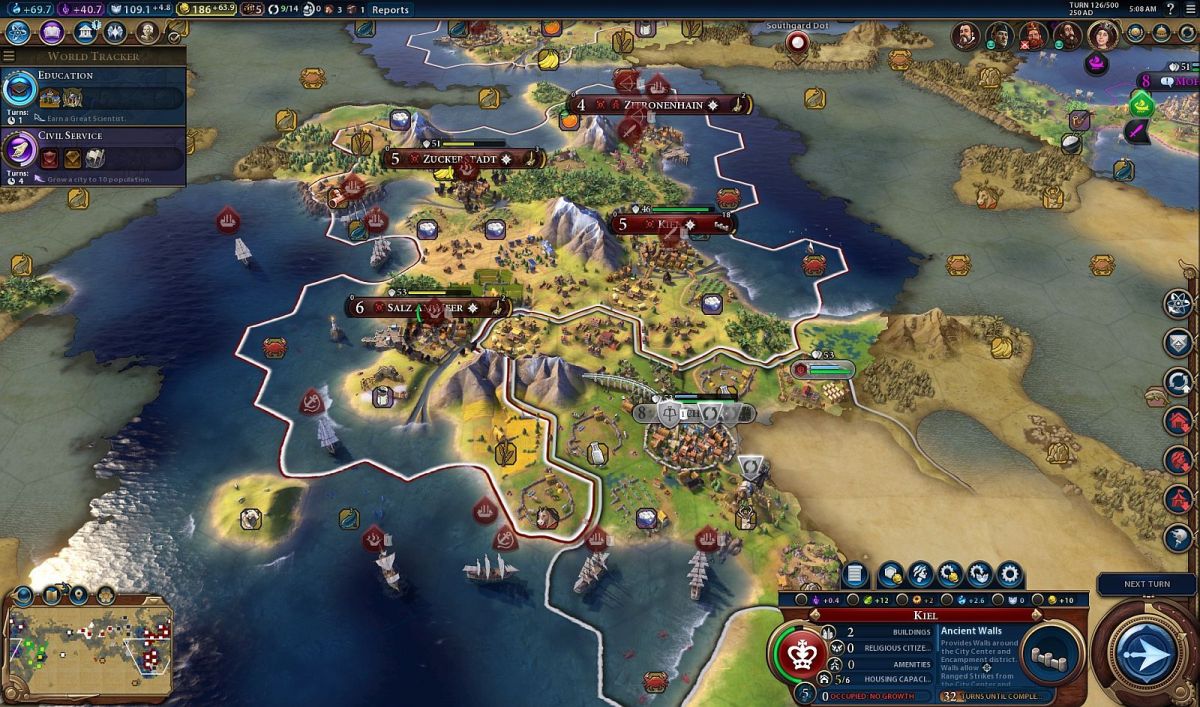Open the city details scroll icon

(x=854, y=574)
